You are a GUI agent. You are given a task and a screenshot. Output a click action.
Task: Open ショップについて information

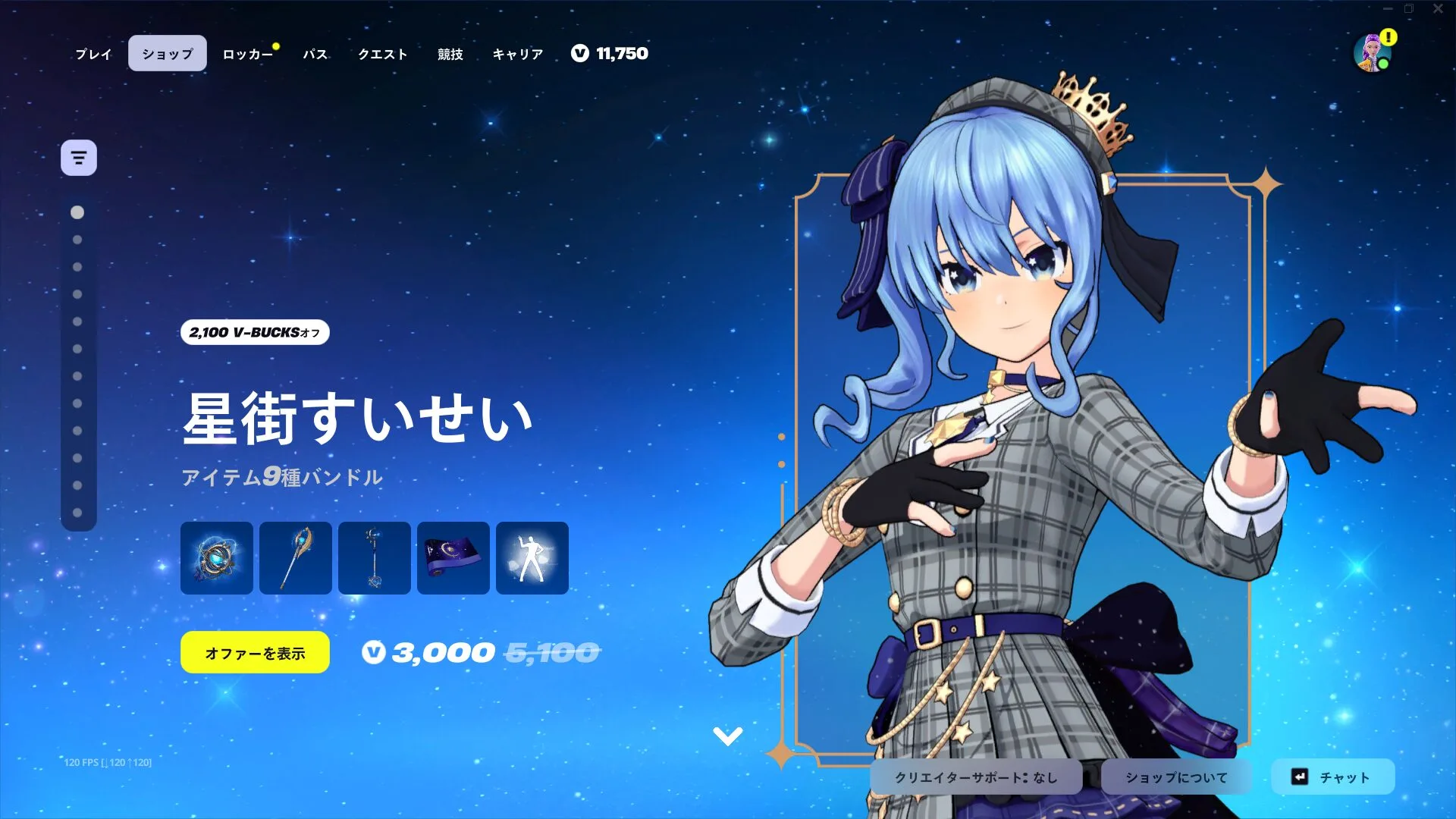tap(1176, 777)
